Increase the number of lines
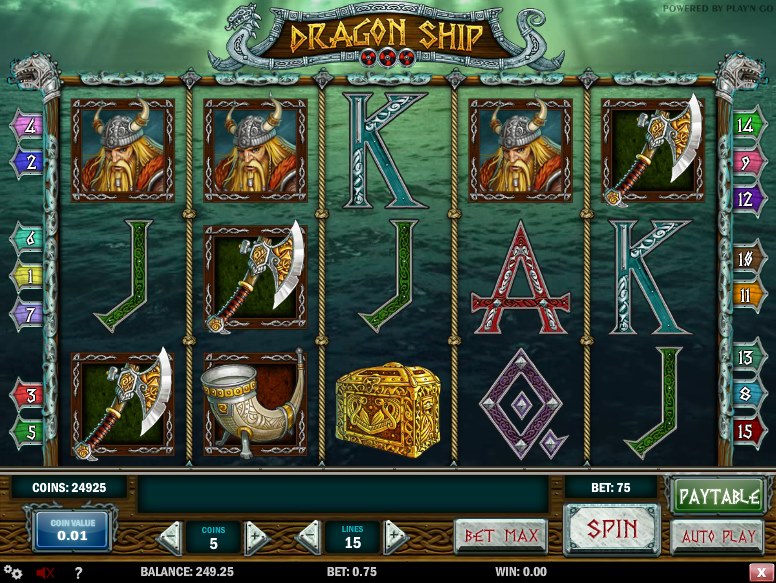 click(396, 536)
